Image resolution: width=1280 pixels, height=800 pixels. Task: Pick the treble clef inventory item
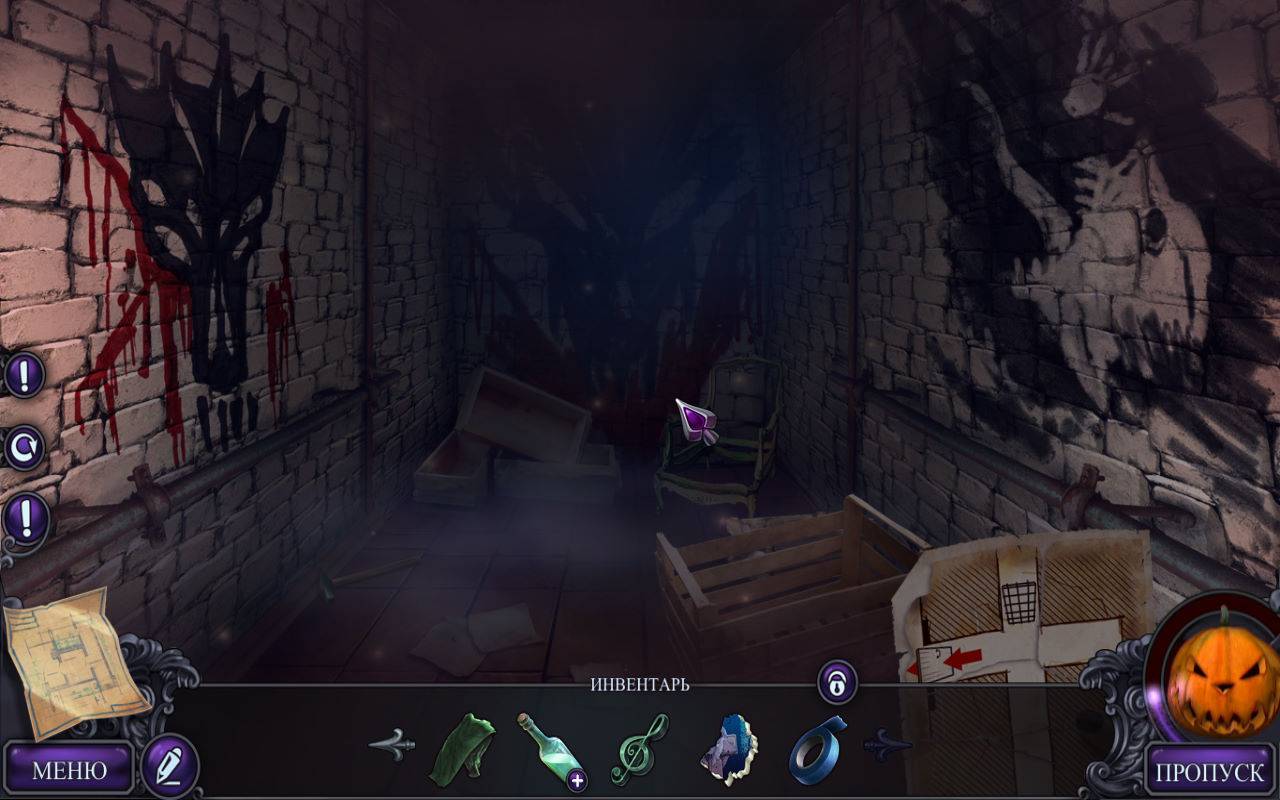(x=640, y=748)
